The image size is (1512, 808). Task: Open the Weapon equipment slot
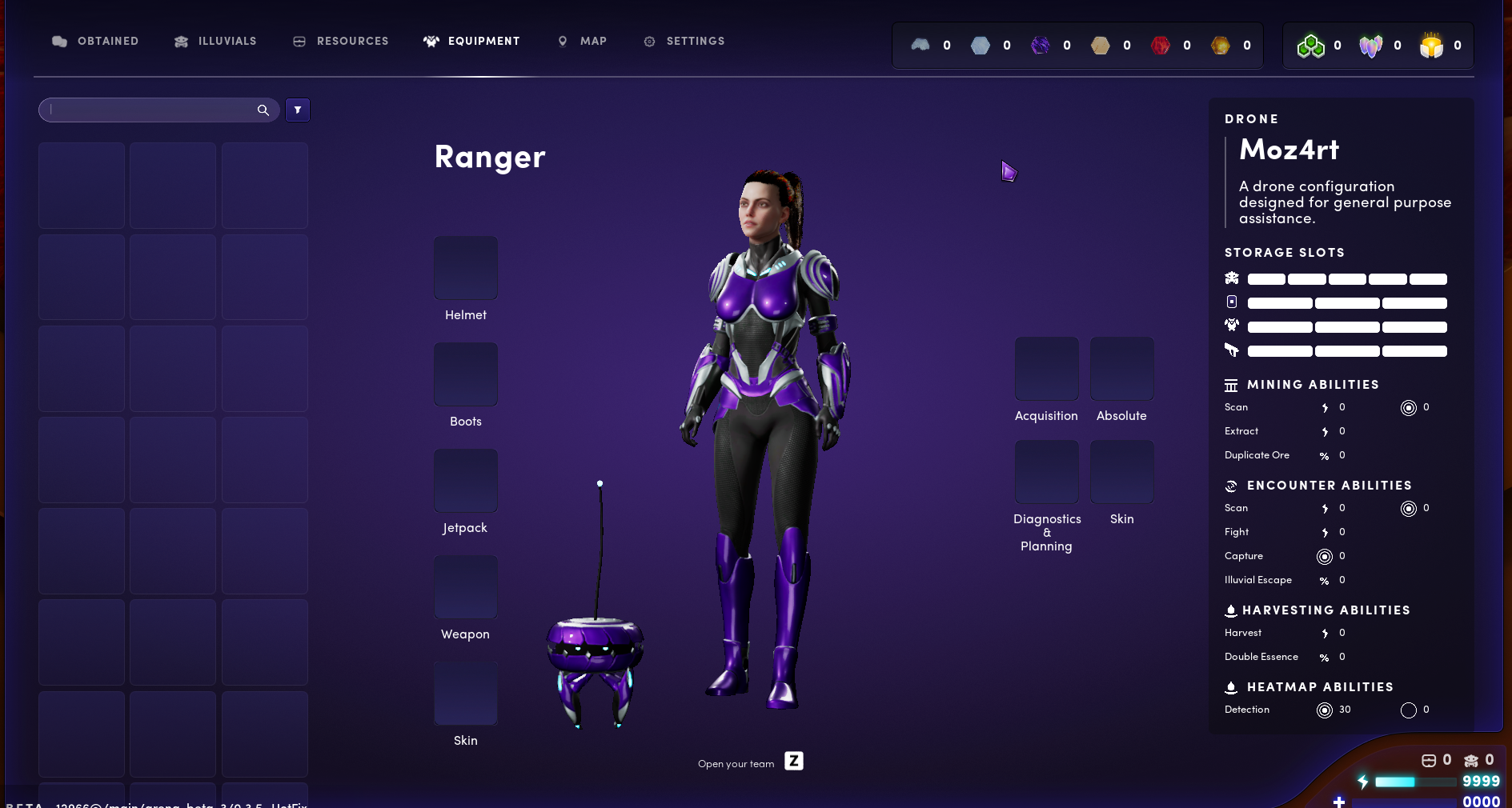coord(466,587)
